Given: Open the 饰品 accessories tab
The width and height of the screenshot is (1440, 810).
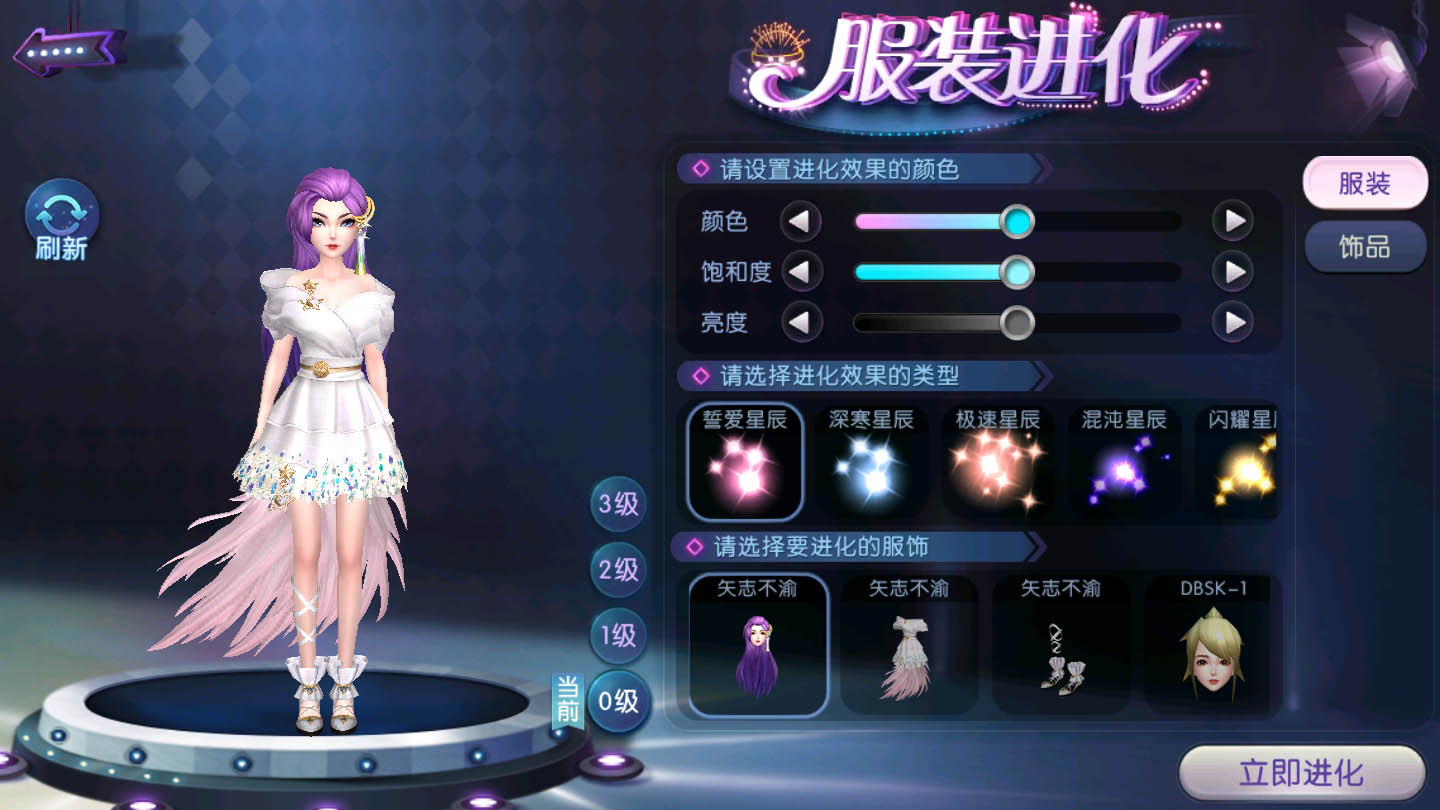Looking at the screenshot, I should click(1365, 245).
